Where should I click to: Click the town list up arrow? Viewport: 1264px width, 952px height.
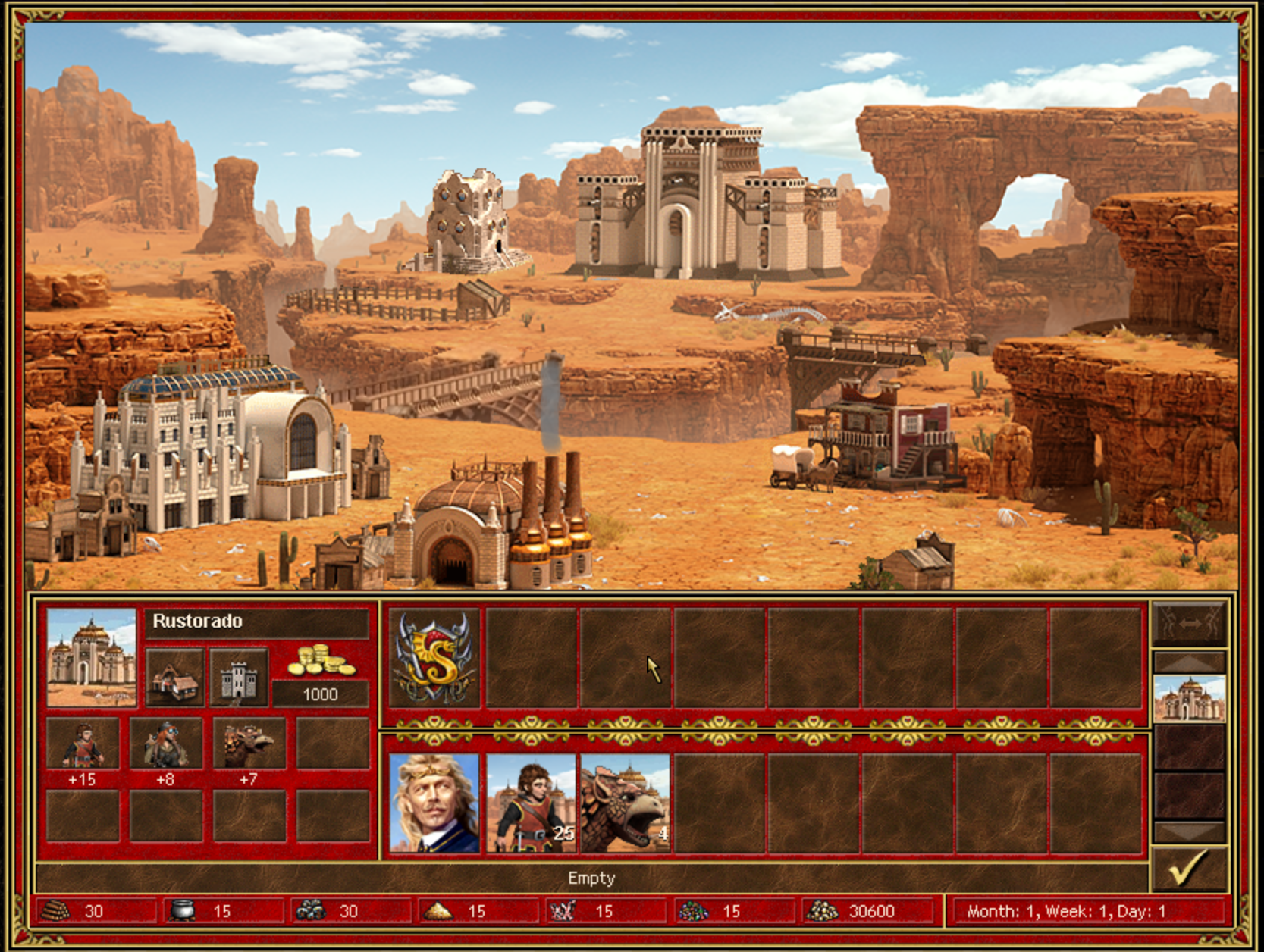[1188, 662]
